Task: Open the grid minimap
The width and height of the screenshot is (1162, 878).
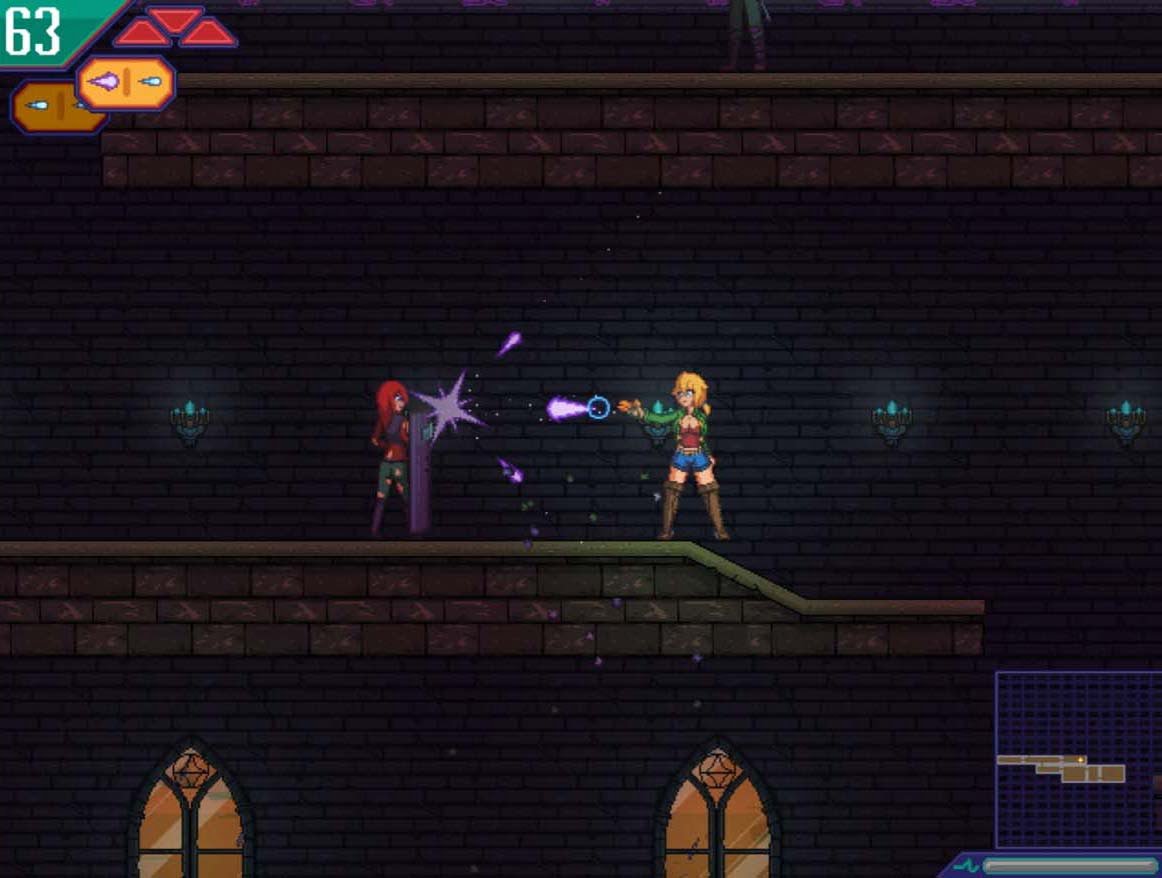Action: [1077, 759]
